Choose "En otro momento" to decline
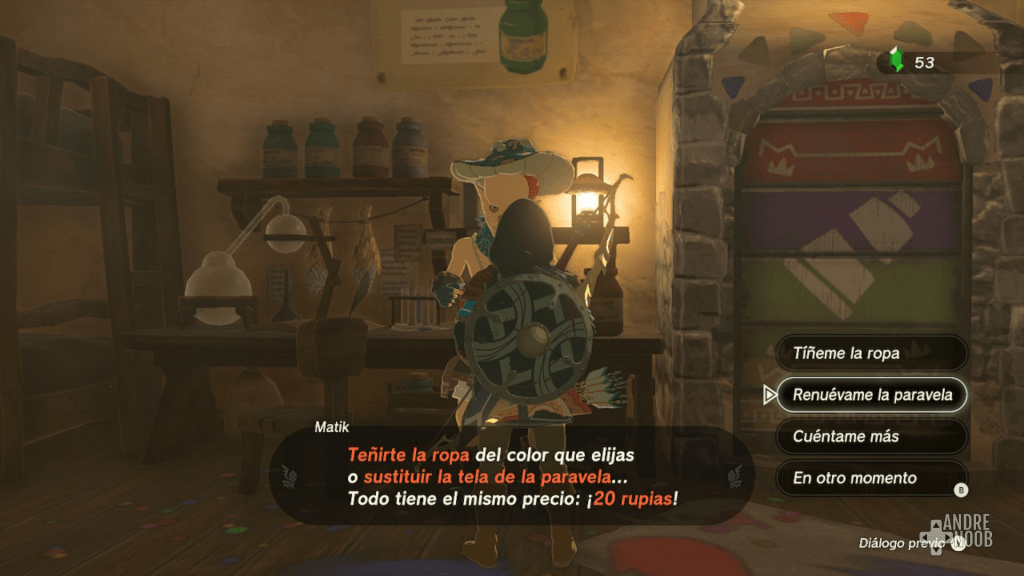1024x576 pixels. pos(871,478)
